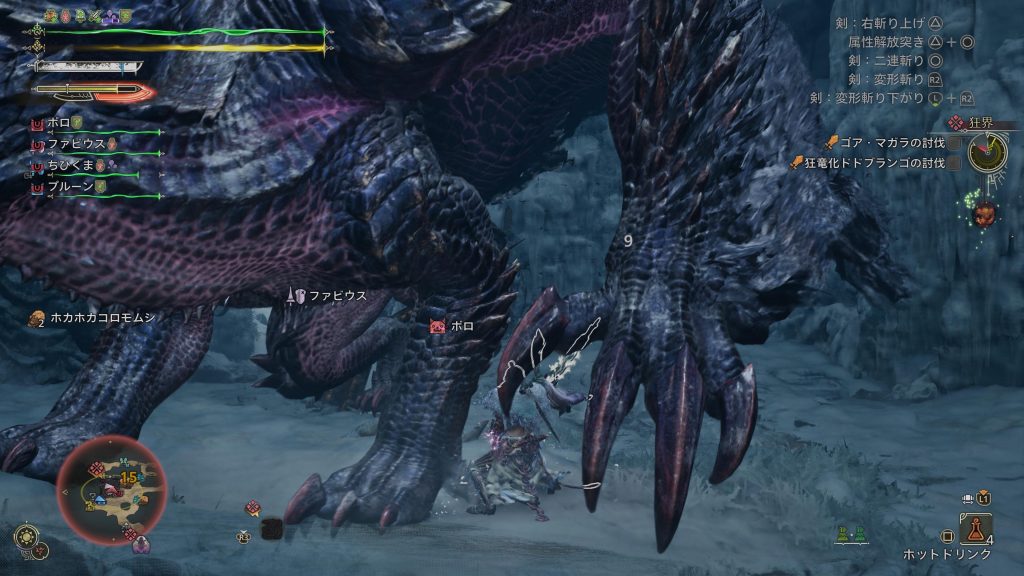Select the orange monster icon under the clock
The height and width of the screenshot is (576, 1024).
(x=984, y=213)
